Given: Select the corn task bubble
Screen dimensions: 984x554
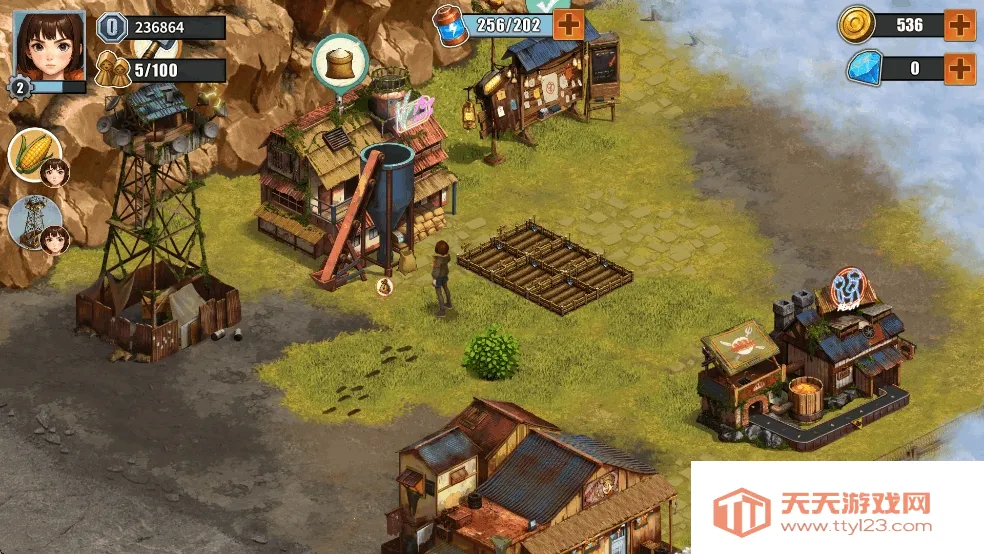Looking at the screenshot, I should click(x=34, y=155).
